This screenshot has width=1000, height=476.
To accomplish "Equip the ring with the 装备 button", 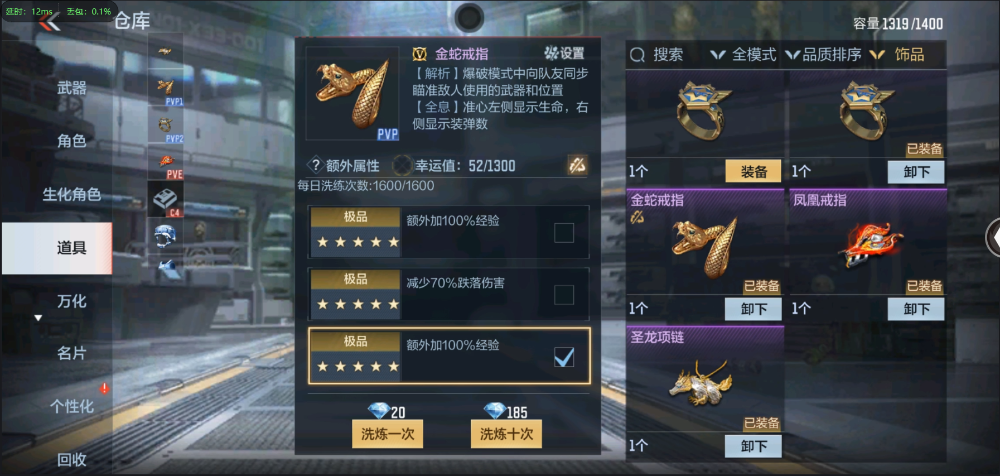I will click(753, 171).
